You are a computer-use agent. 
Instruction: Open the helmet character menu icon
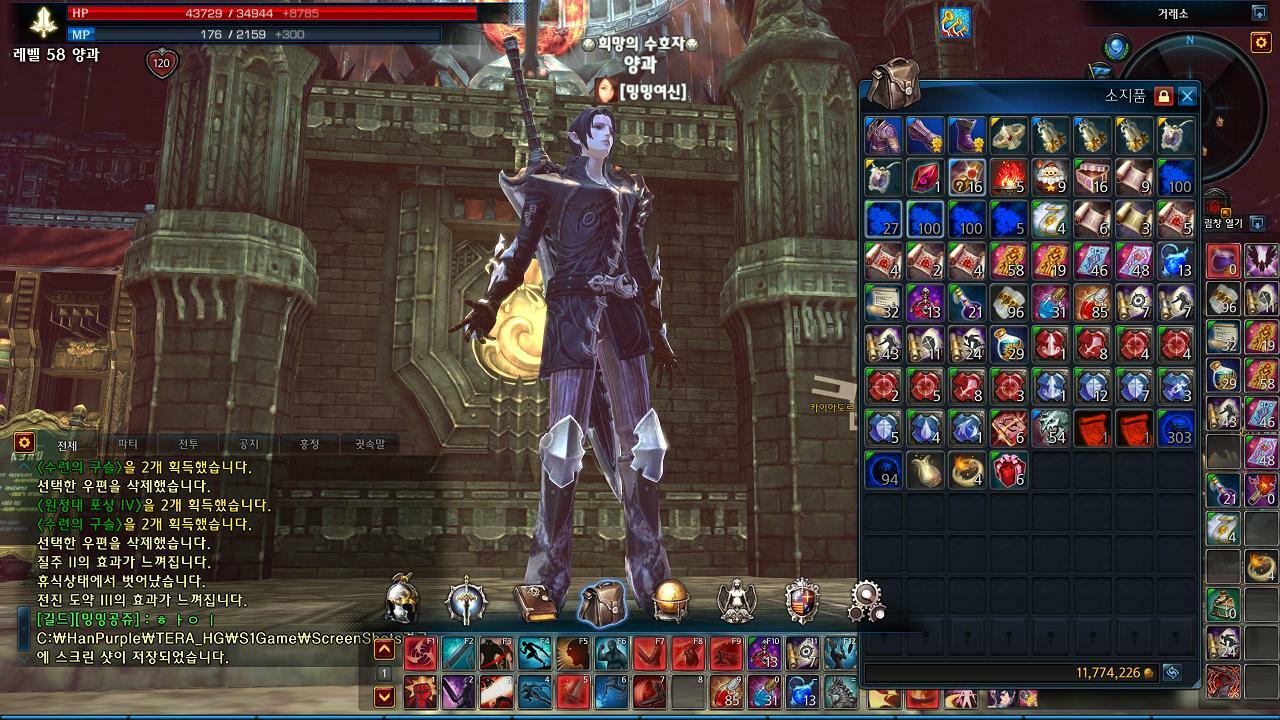pyautogui.click(x=402, y=600)
